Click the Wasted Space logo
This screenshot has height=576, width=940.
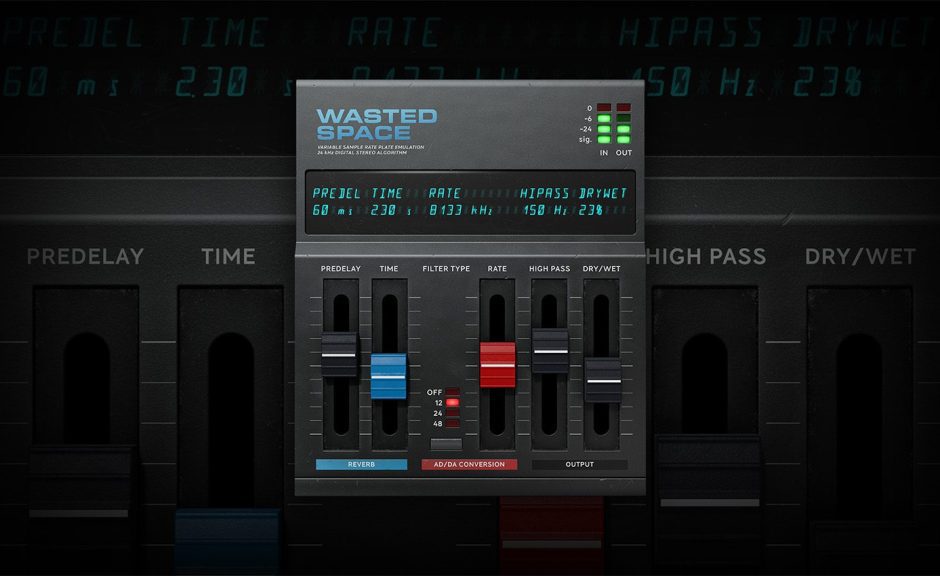[x=377, y=124]
